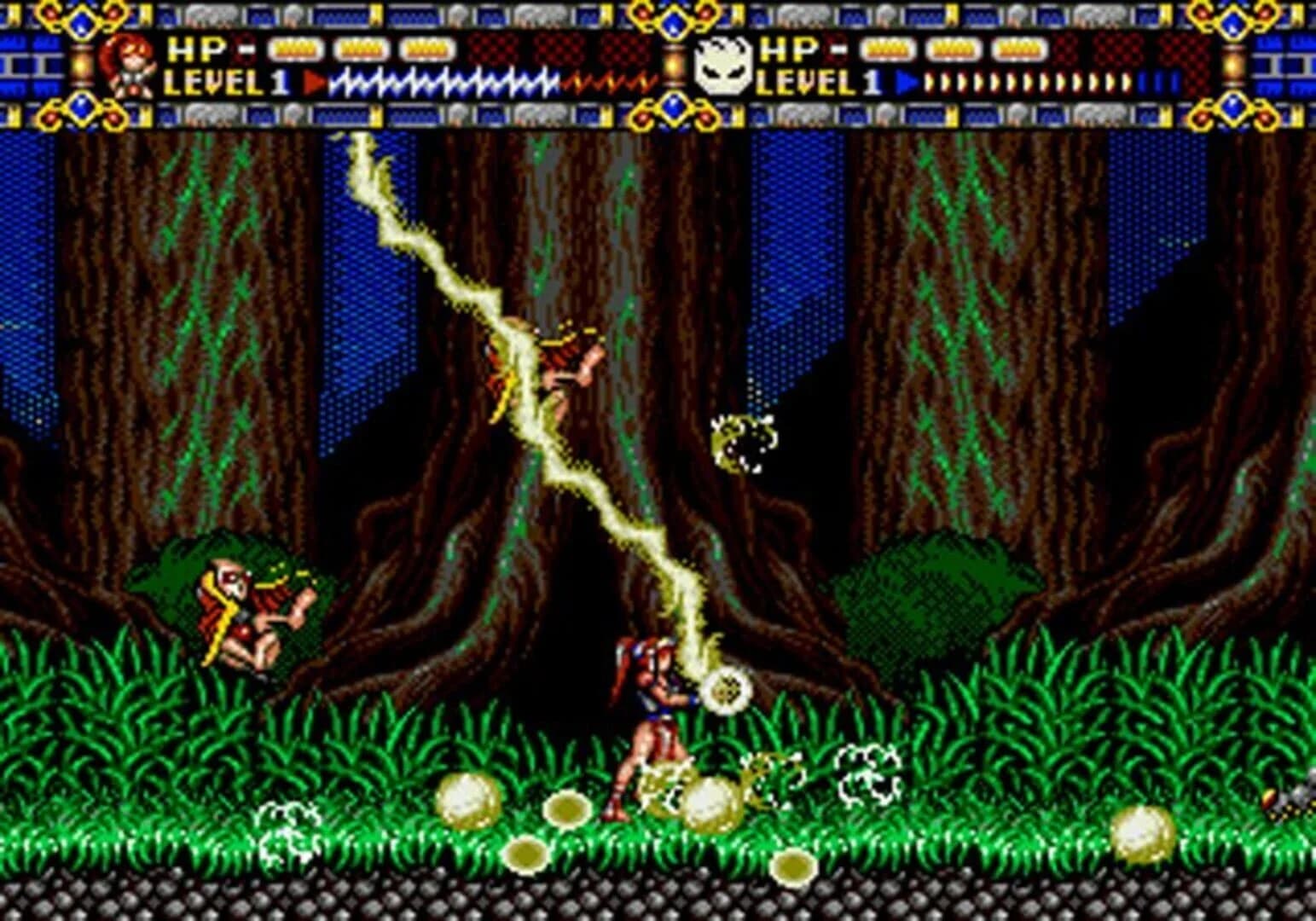Click the ornate gold ornament between the two HUD panels
This screenshot has width=1316, height=921.
coord(673,21)
